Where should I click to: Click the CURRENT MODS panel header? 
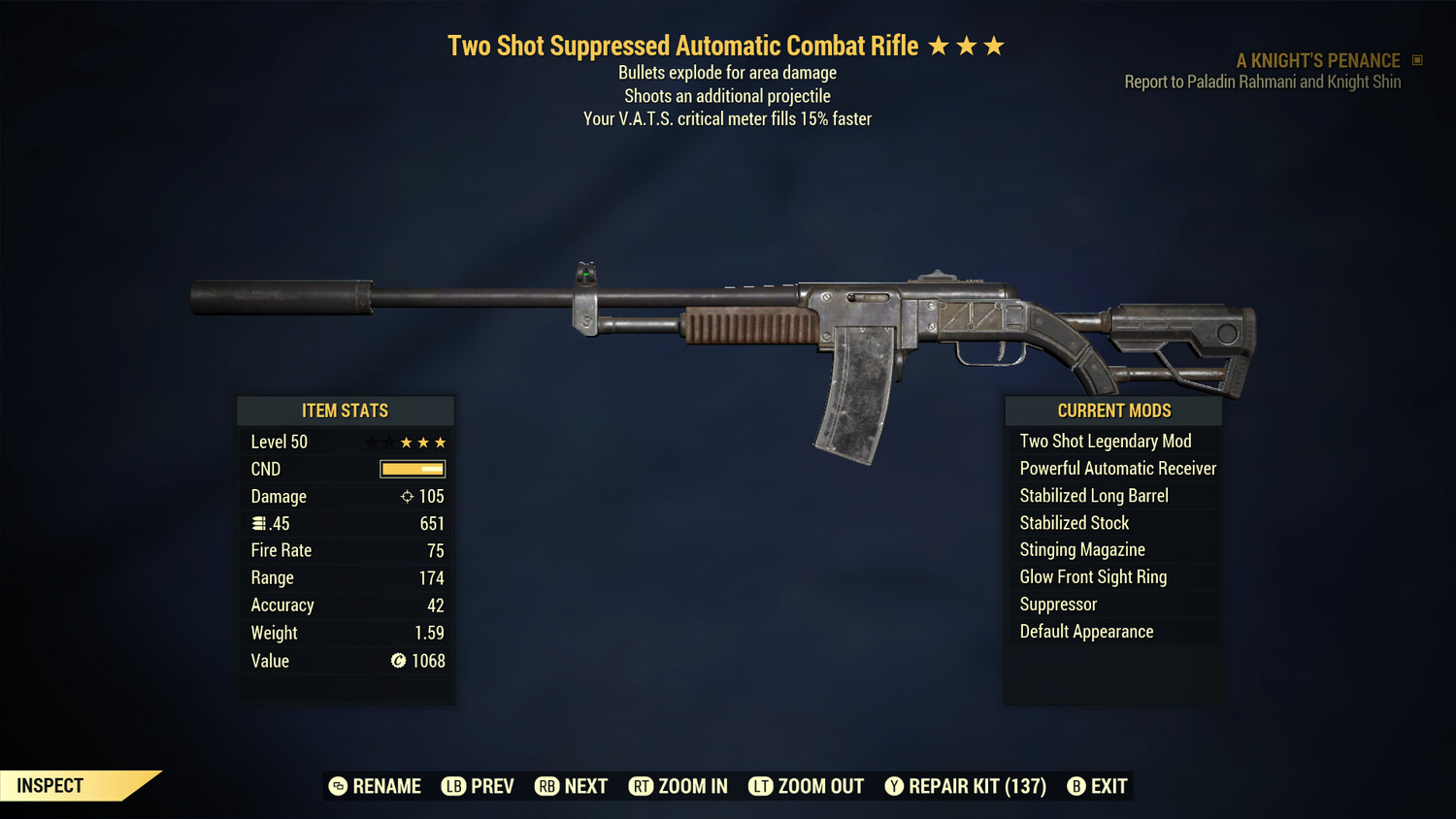(1112, 410)
